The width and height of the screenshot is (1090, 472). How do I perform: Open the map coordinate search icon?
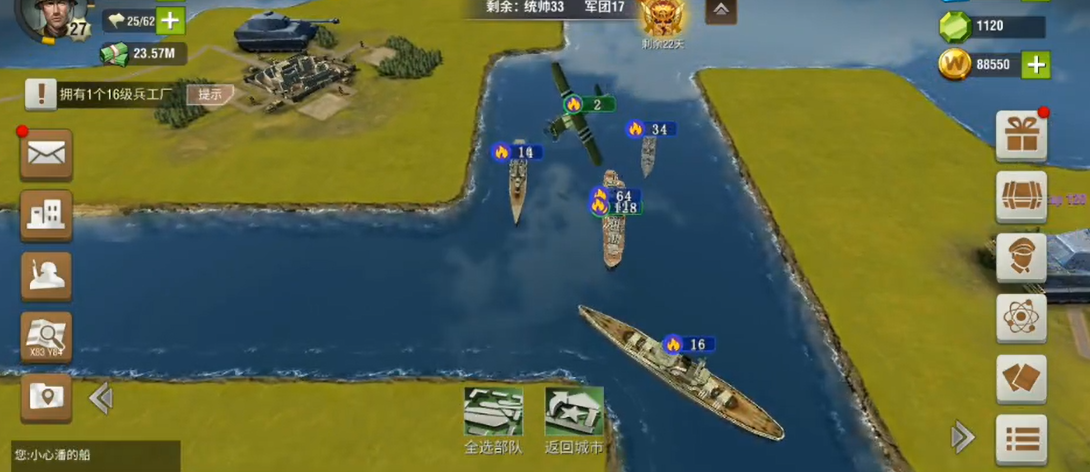(46, 336)
